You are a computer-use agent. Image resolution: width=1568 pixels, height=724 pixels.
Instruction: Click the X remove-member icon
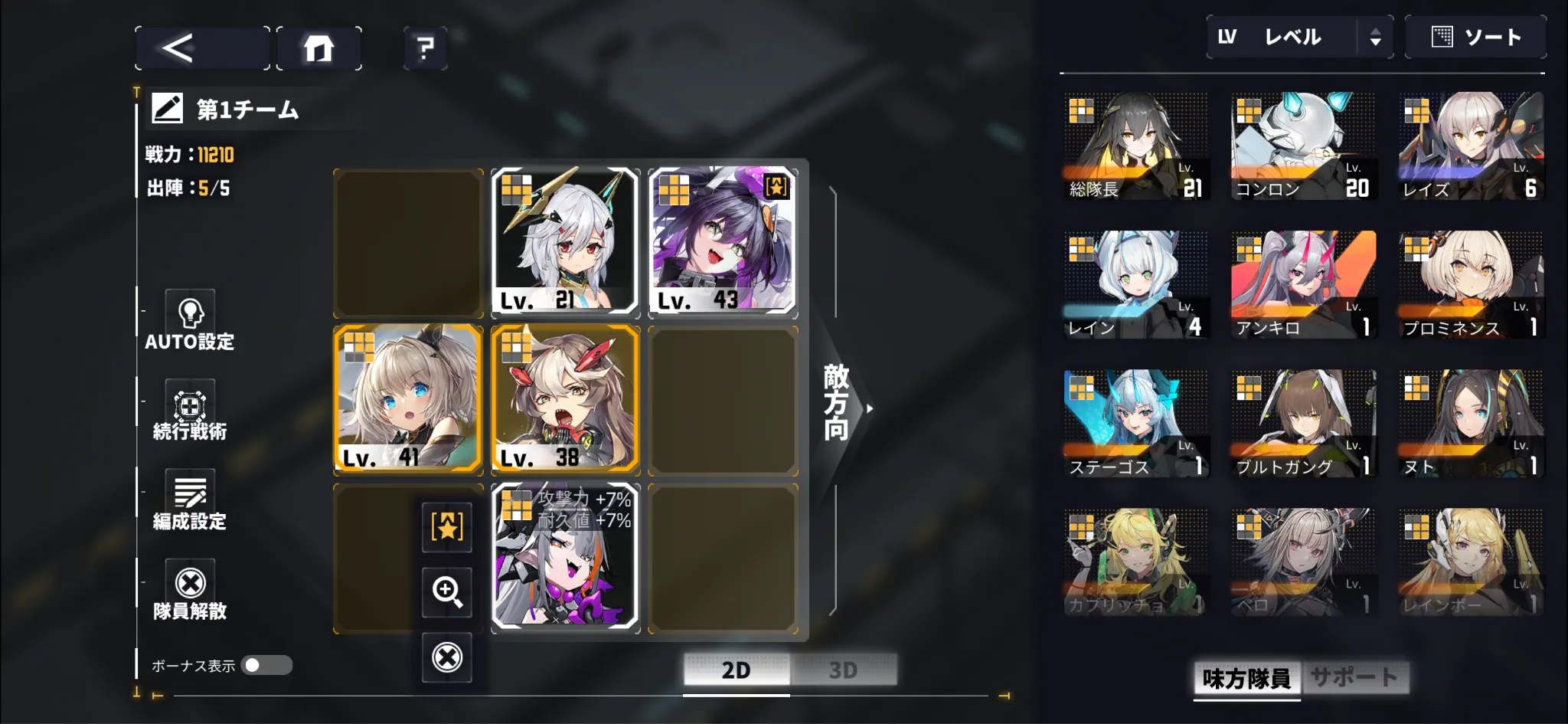point(447,656)
